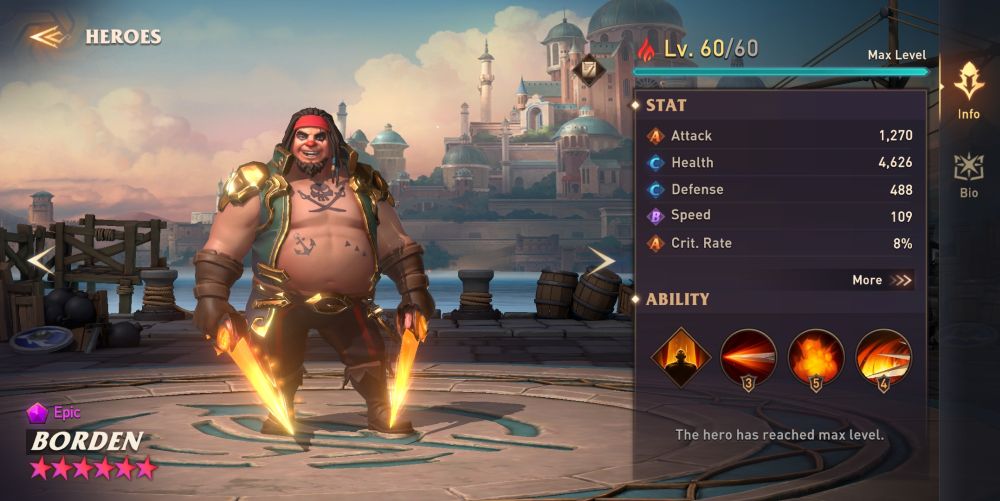Show more hero stats
Image resolution: width=1000 pixels, height=501 pixels.
tap(882, 280)
